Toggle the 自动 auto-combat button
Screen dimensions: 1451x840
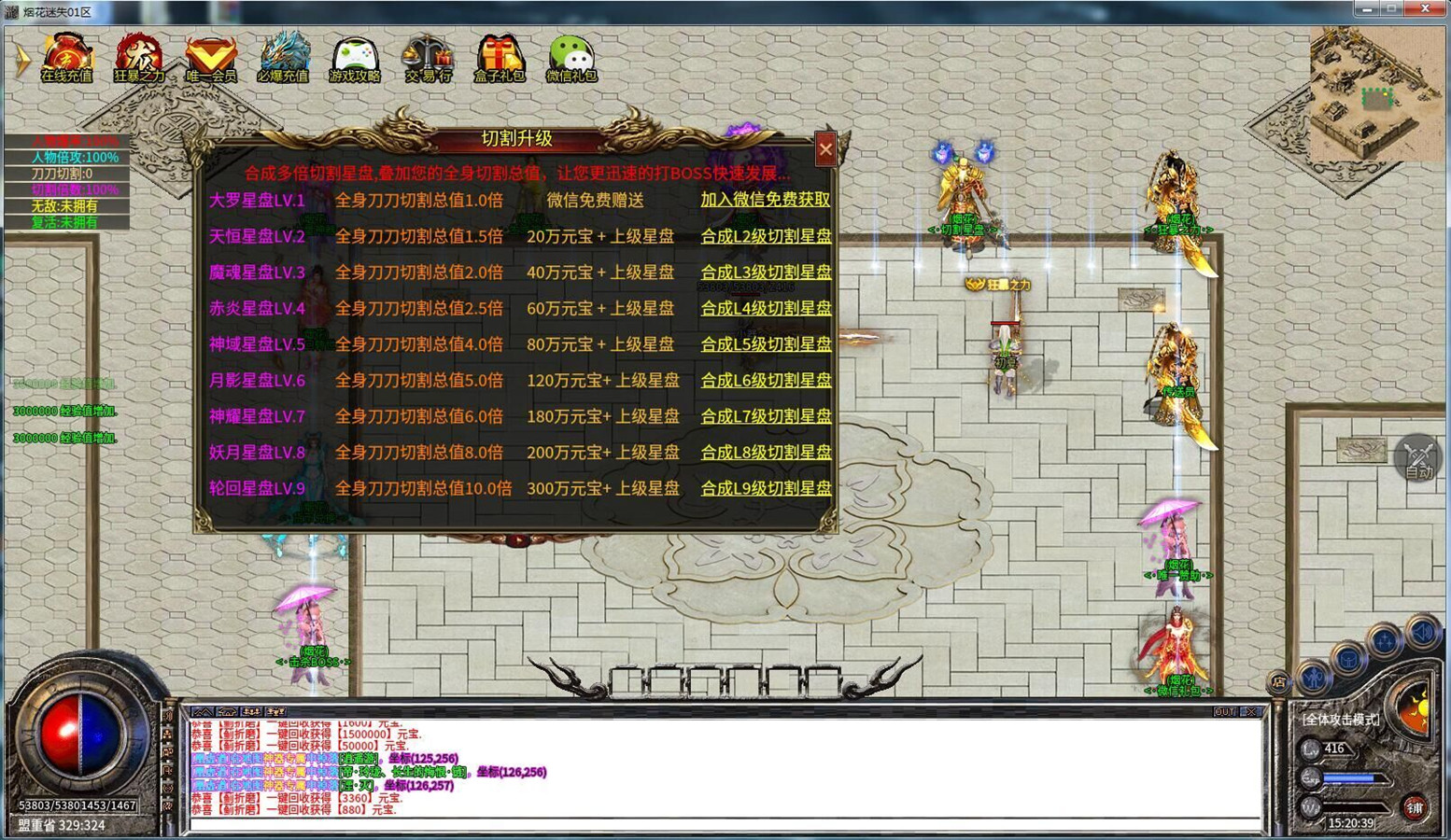click(x=1418, y=458)
